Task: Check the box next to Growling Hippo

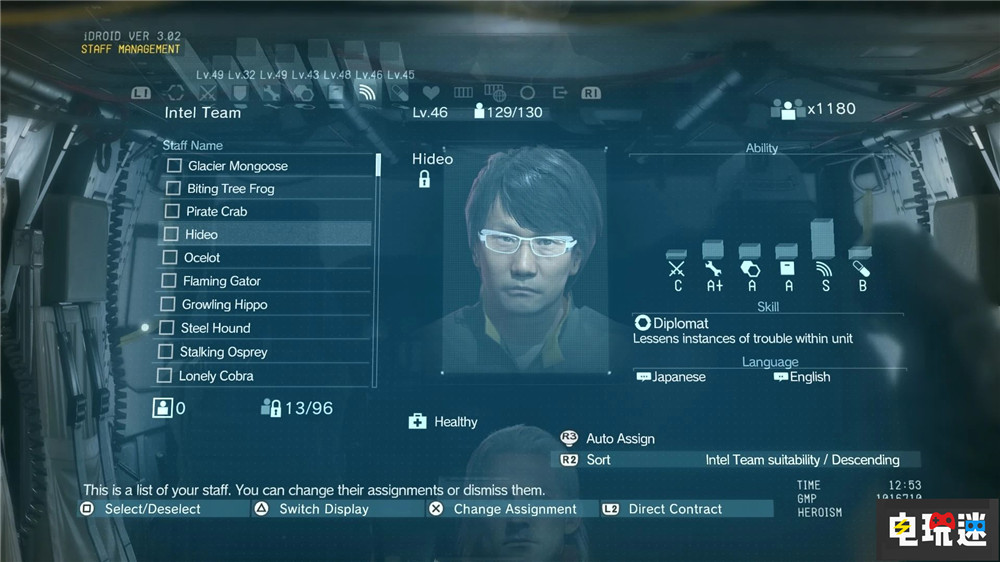Action: pyautogui.click(x=168, y=305)
